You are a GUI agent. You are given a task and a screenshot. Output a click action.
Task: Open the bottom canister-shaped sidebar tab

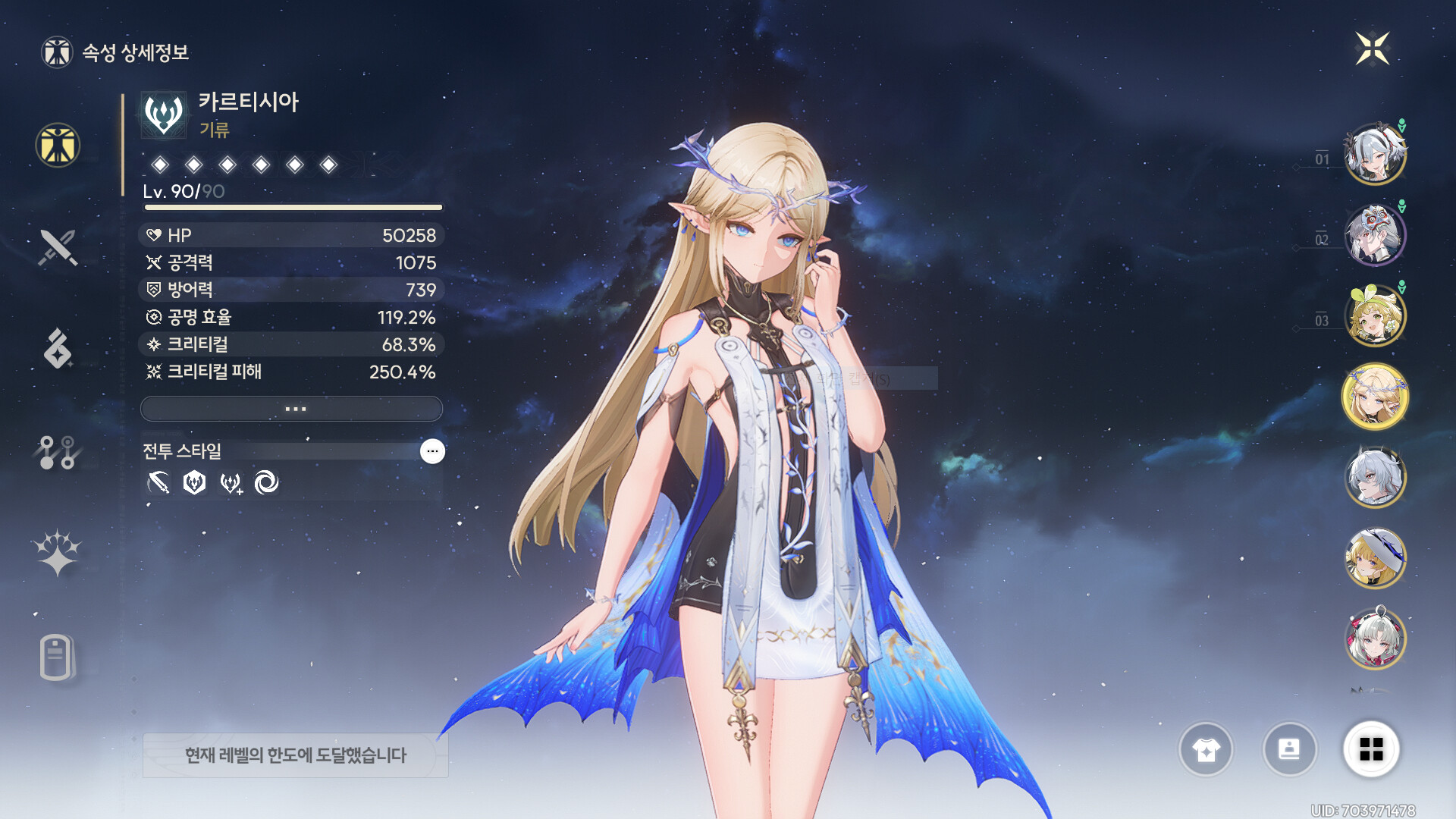pos(57,657)
